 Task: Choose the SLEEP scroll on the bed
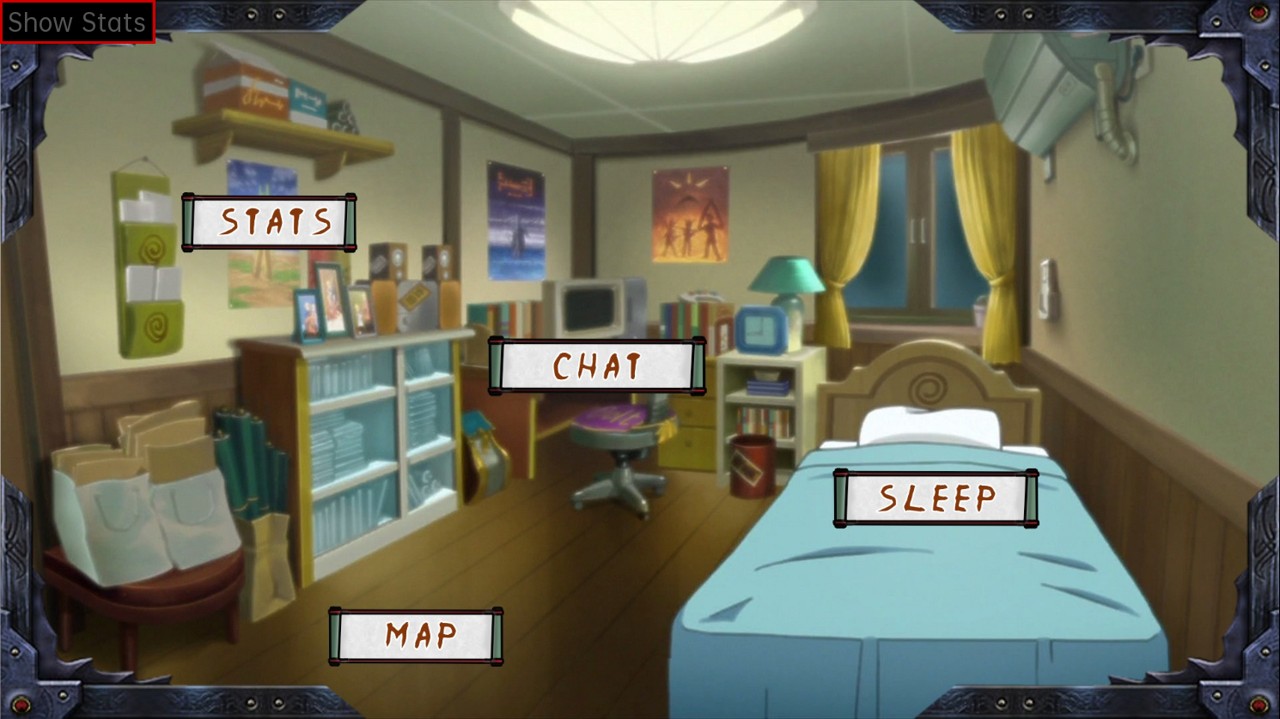(x=936, y=498)
